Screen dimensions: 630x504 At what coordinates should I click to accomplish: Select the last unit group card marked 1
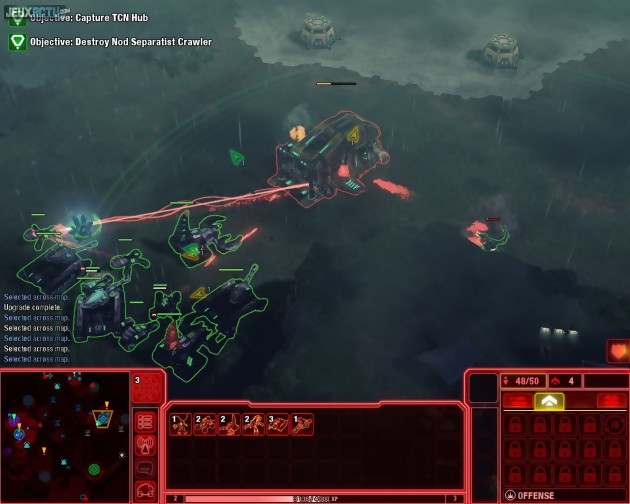302,424
